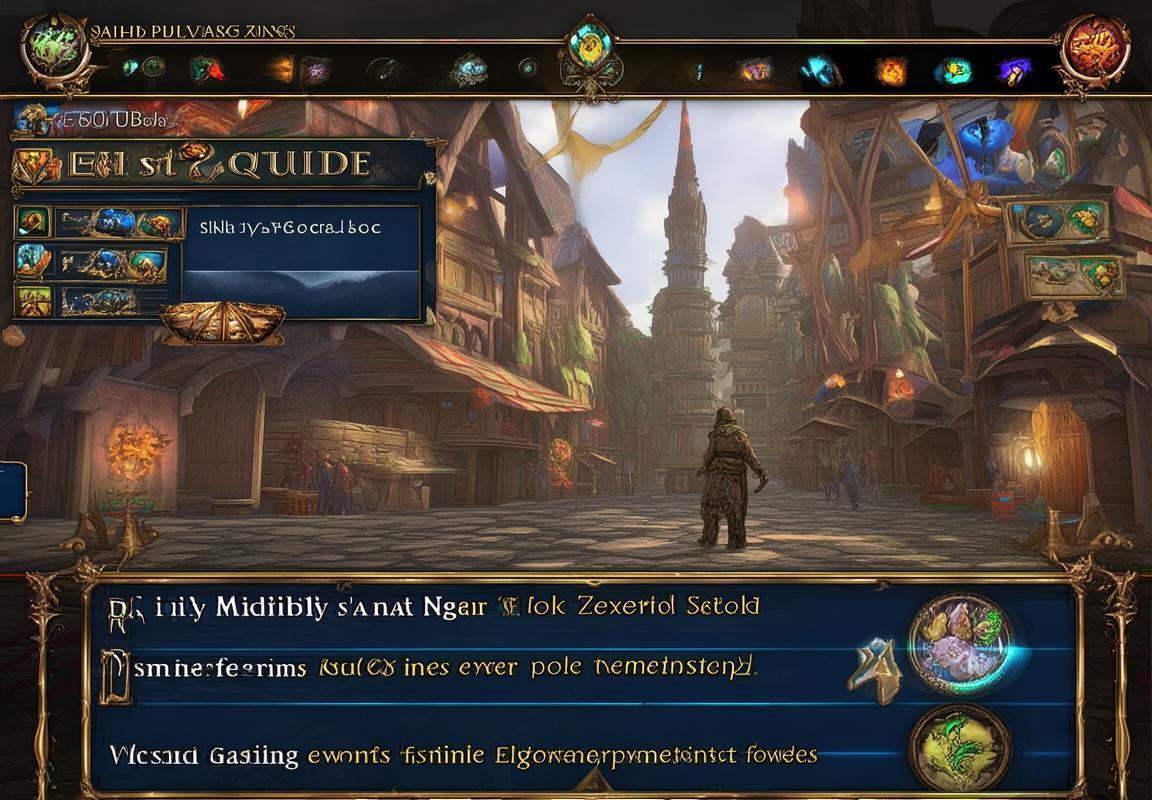Select the second dialogue line starting with Dsmnarfeerims
Viewport: 1152px width, 800px height.
[430, 667]
